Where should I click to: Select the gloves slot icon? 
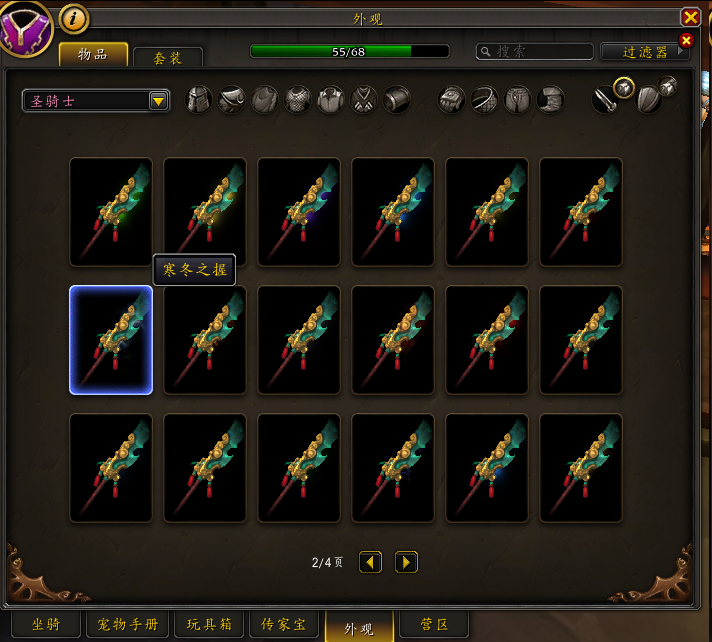pos(452,100)
